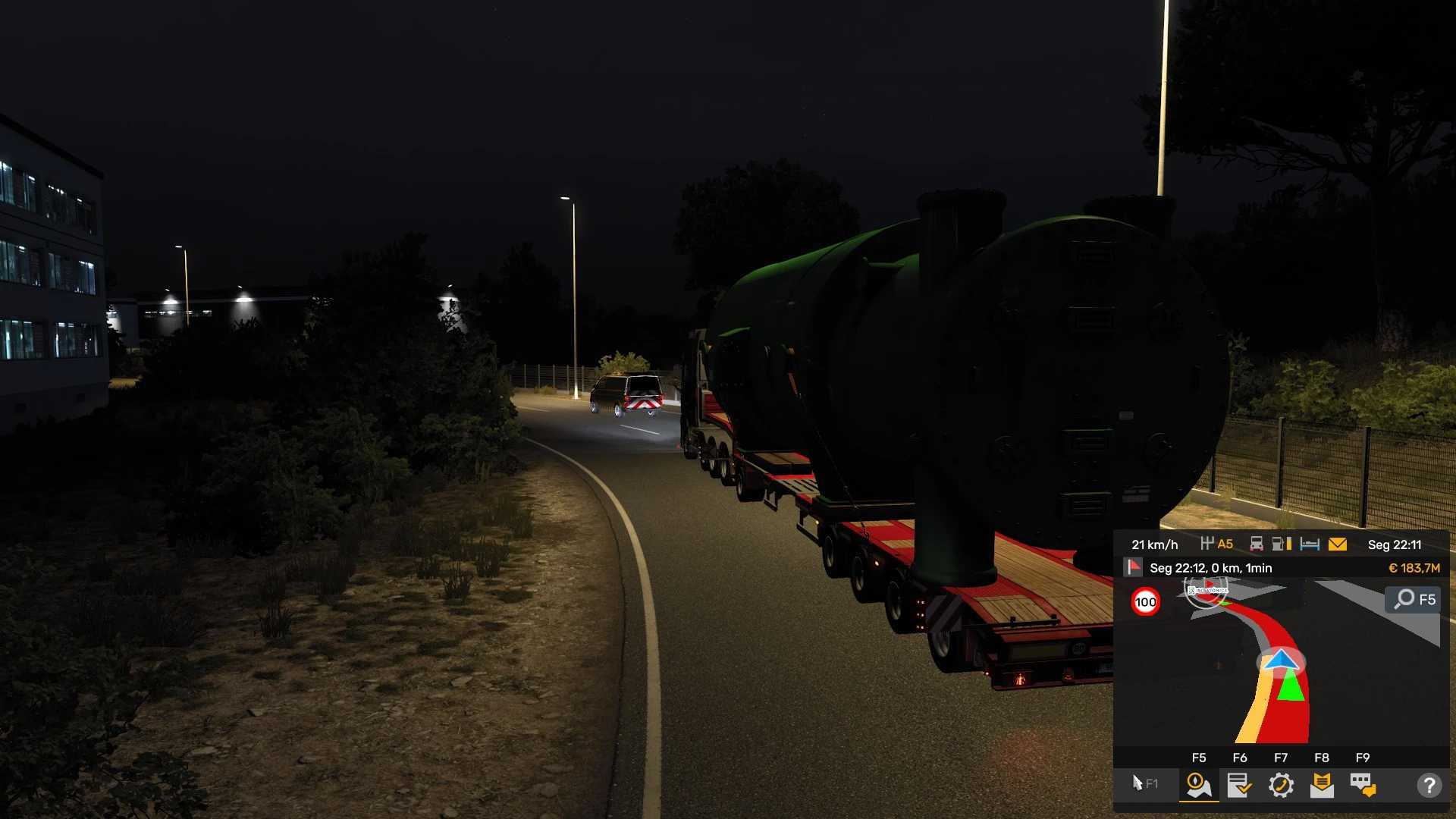Click the red truck damage icon
The width and height of the screenshot is (1456, 819).
pos(1257,544)
